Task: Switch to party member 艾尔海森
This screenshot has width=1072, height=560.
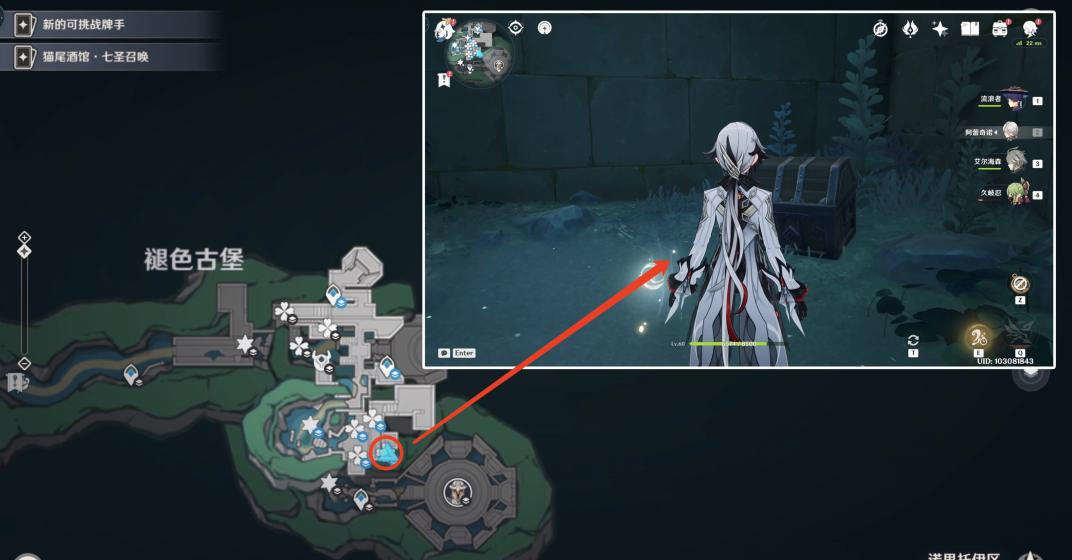Action: [x=1013, y=162]
